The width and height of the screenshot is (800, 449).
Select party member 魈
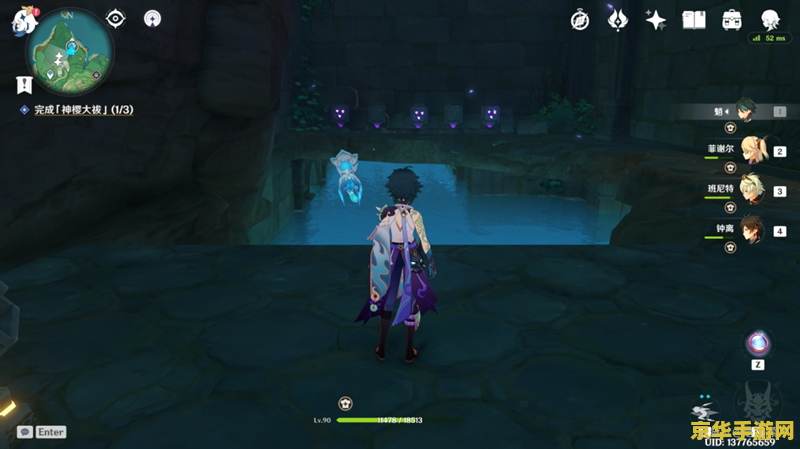[750, 112]
